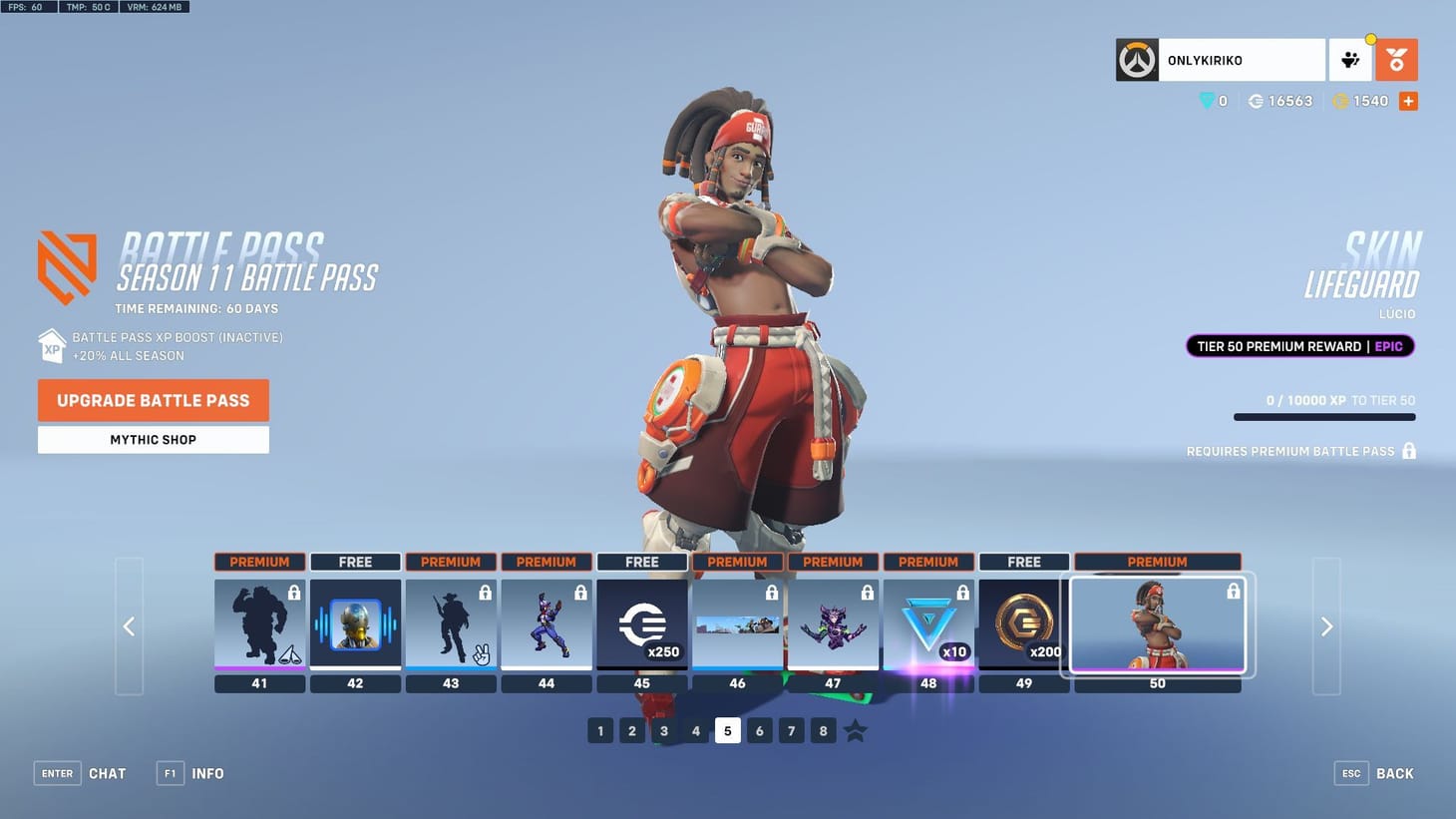The height and width of the screenshot is (819, 1456).
Task: Open the social groups icon beside your player name
Action: (1350, 60)
